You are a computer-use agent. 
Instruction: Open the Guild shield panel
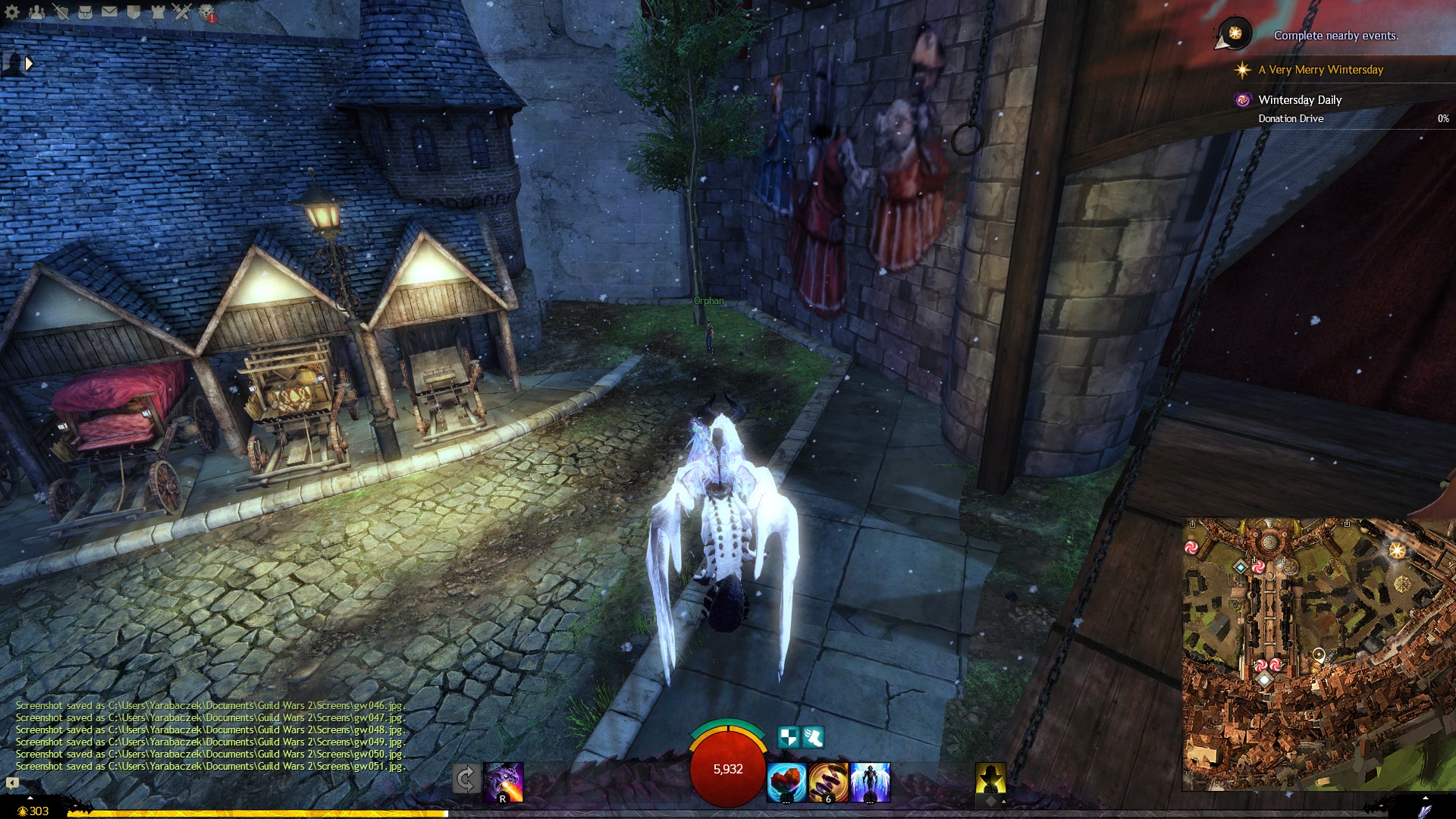133,11
